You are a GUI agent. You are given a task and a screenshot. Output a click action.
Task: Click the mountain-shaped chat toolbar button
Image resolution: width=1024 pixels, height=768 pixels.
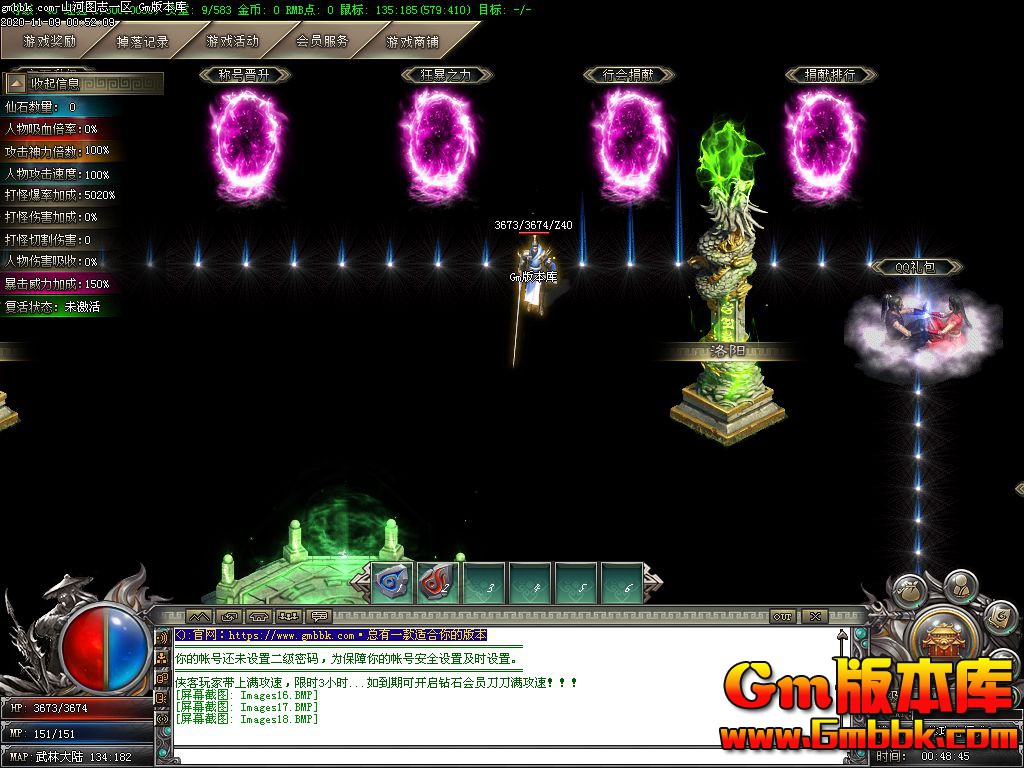(199, 617)
